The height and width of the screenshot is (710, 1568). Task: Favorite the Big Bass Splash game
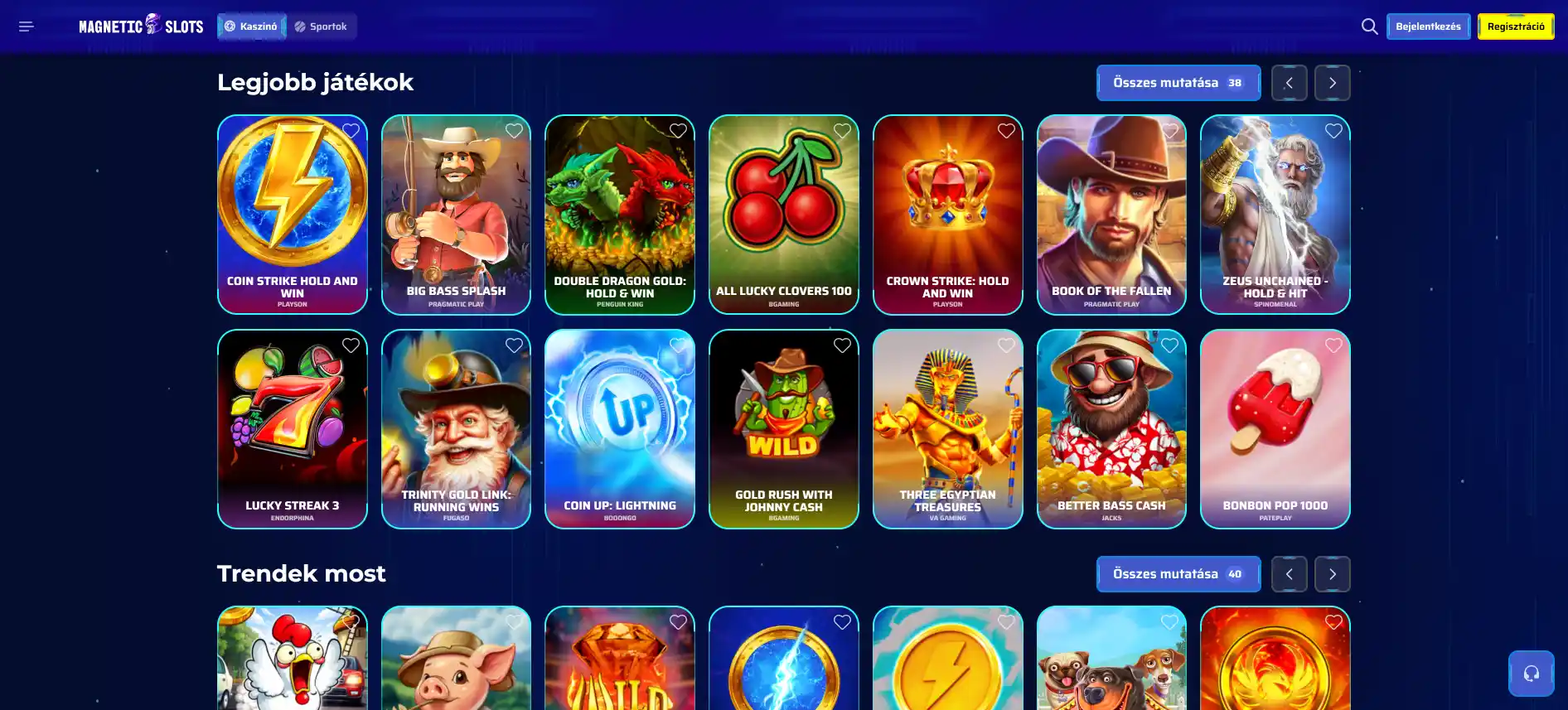(513, 130)
